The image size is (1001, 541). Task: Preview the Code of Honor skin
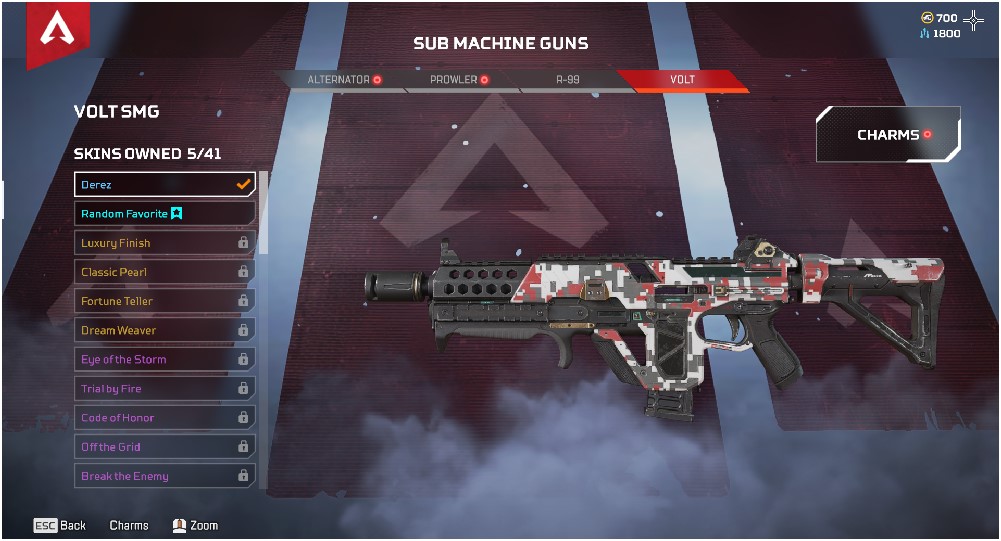[165, 418]
